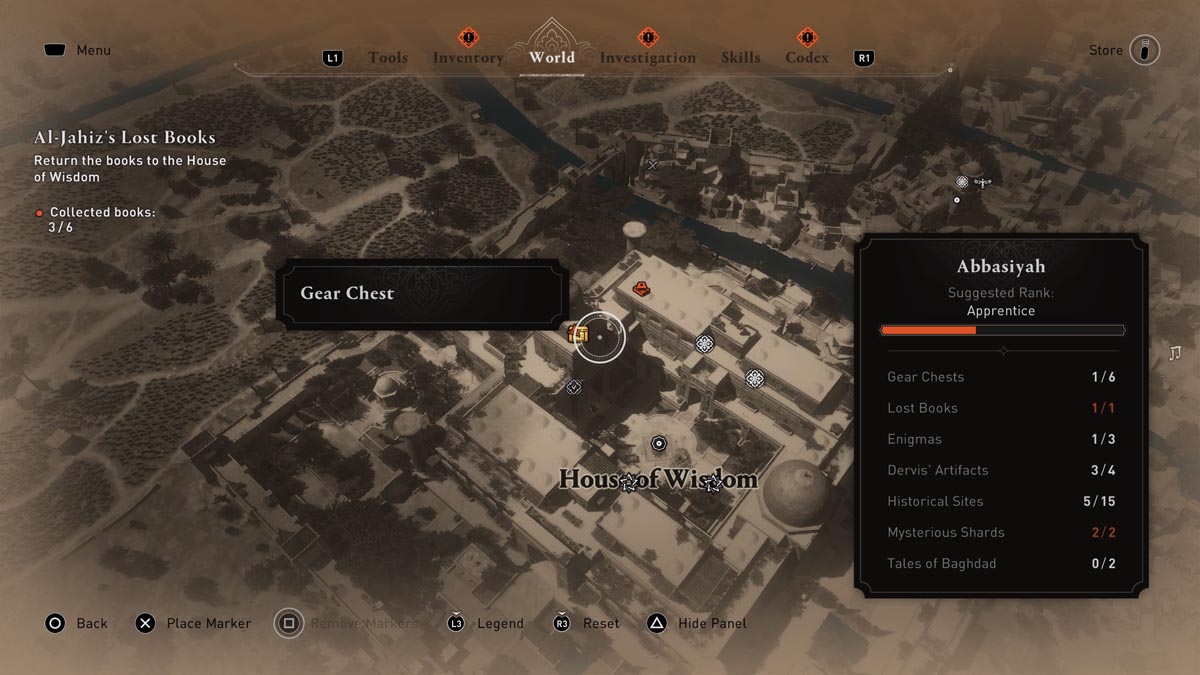Select the Historical Sites row
Image resolution: width=1200 pixels, height=675 pixels.
click(x=1001, y=501)
